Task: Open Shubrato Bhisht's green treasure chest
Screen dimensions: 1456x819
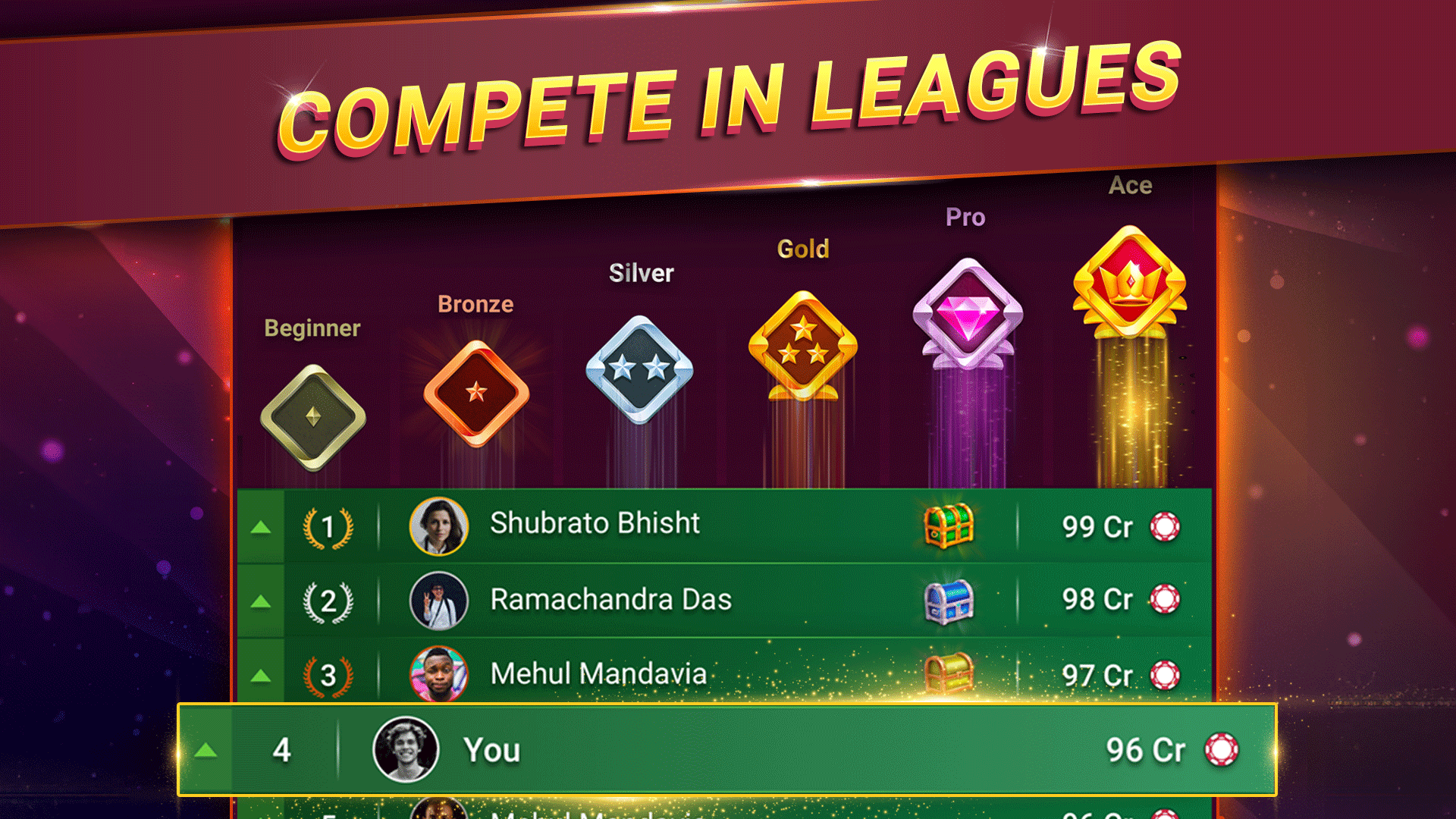Action: pyautogui.click(x=948, y=523)
